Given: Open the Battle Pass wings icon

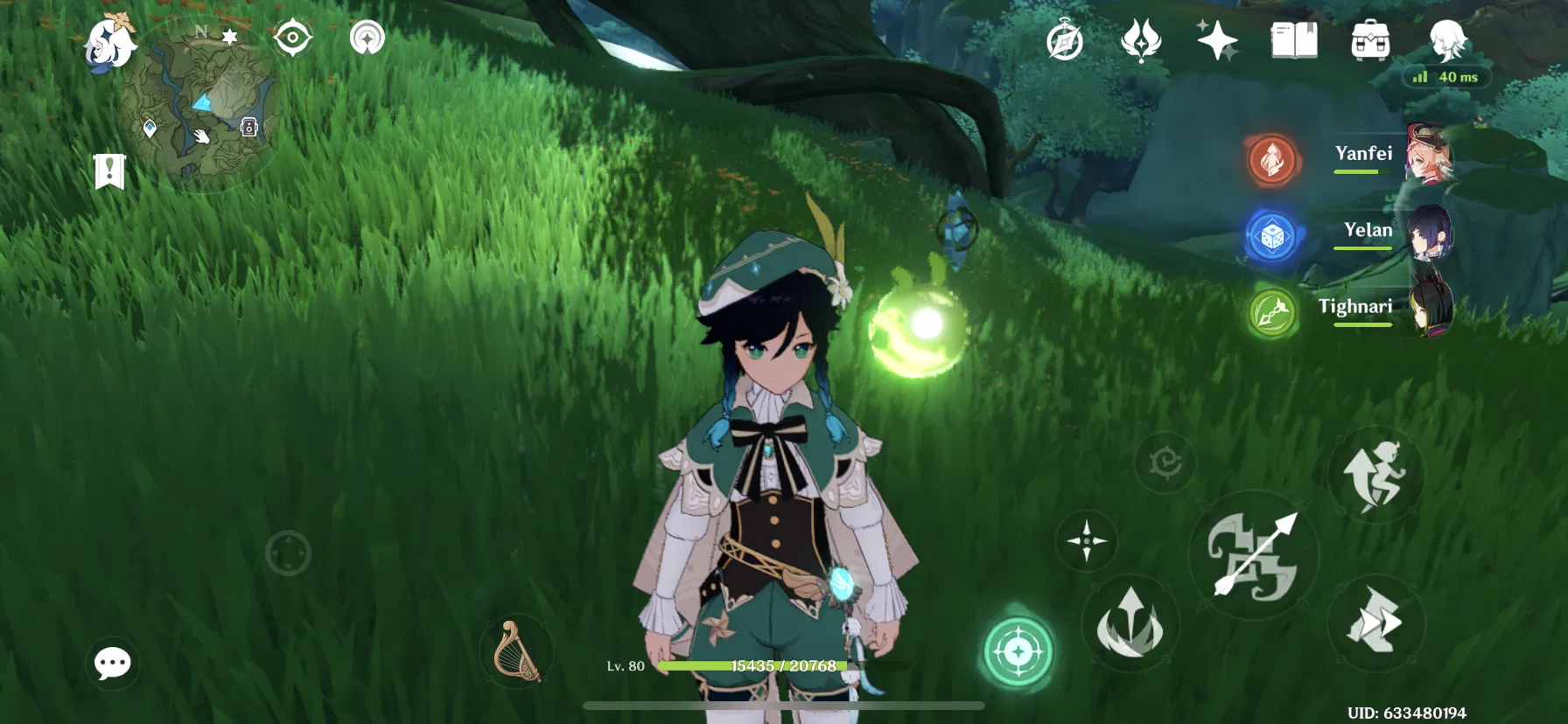Looking at the screenshot, I should pos(1141,41).
